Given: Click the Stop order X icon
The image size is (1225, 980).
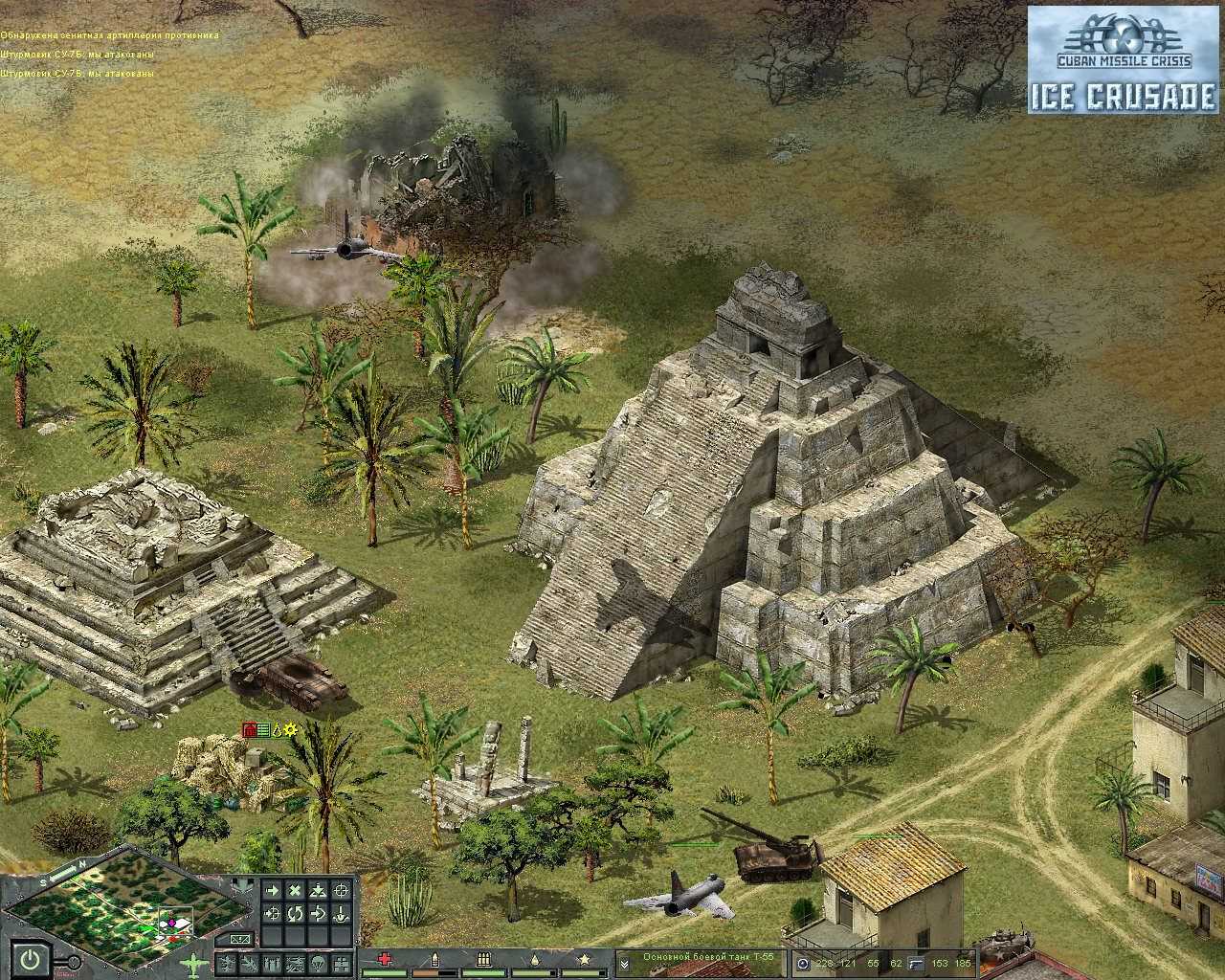Looking at the screenshot, I should tap(294, 890).
